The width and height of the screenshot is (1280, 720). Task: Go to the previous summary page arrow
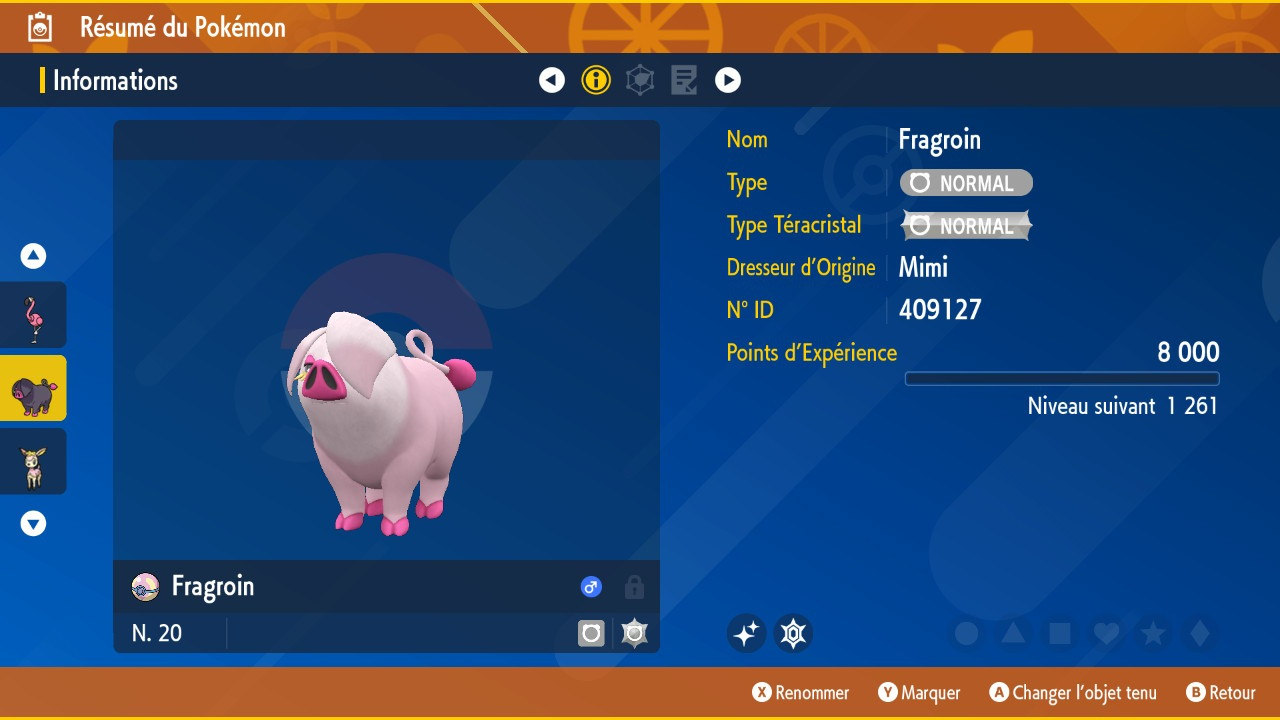click(552, 80)
